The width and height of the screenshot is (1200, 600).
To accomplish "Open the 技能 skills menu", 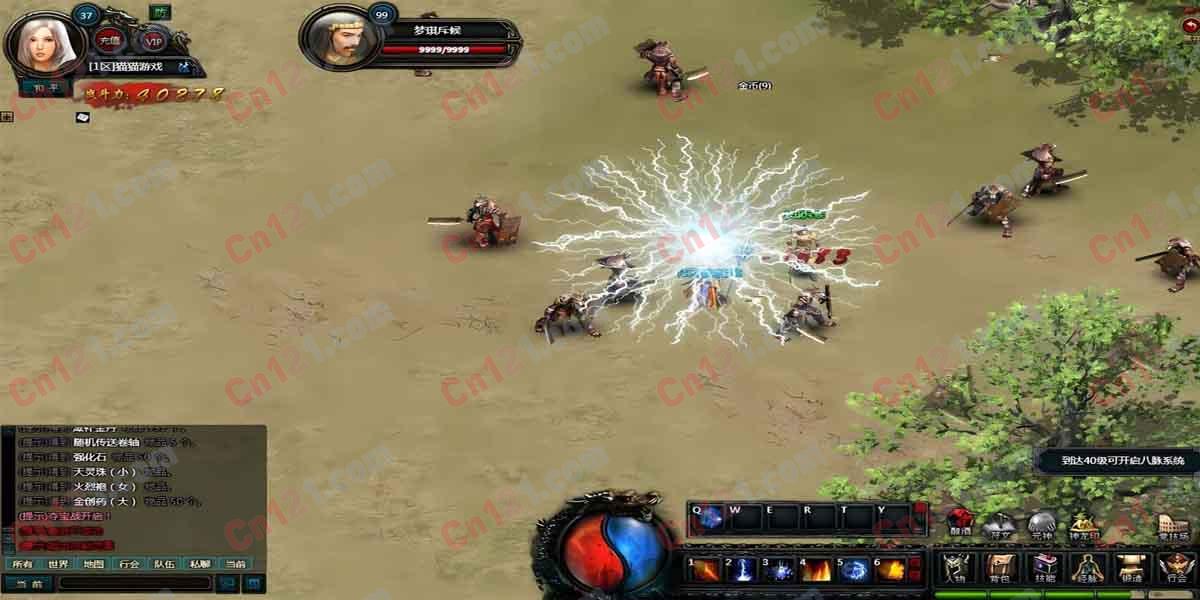I will (1044, 568).
